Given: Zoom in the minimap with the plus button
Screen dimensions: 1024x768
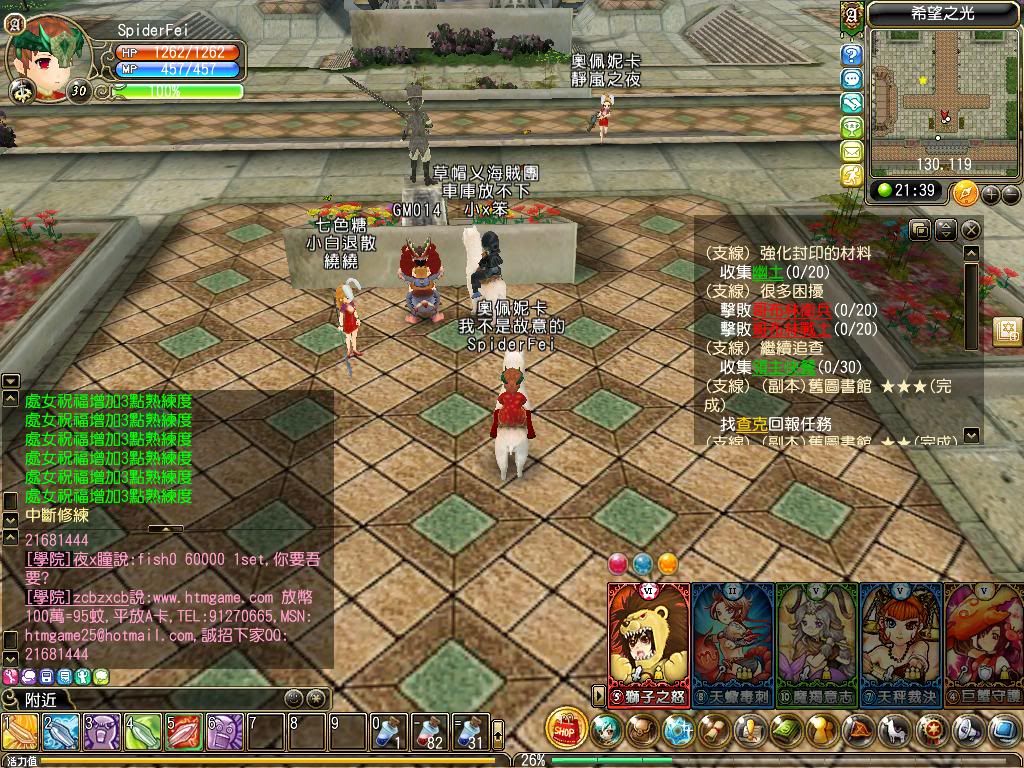Looking at the screenshot, I should coord(990,194).
